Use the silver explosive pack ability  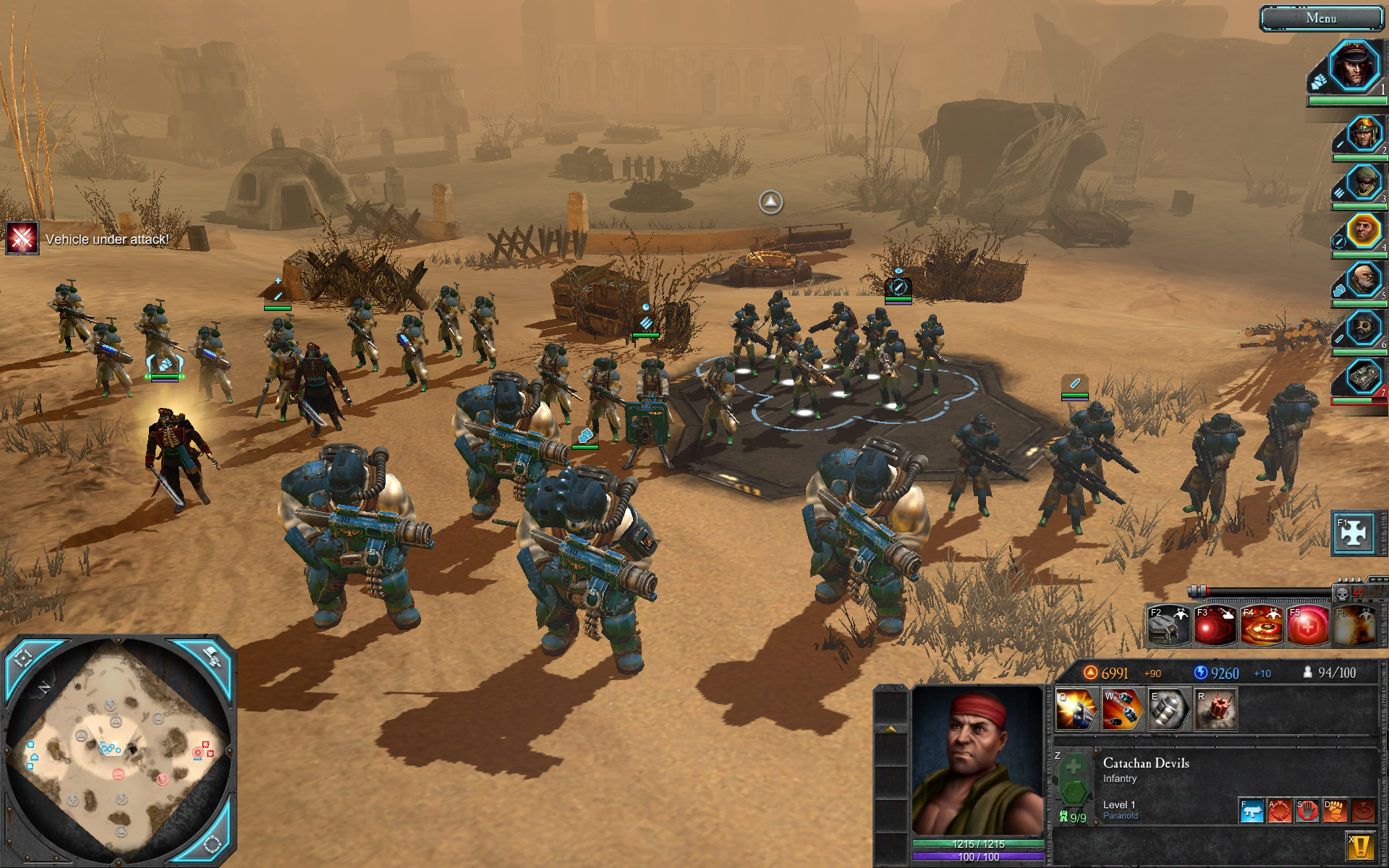[x=1168, y=709]
